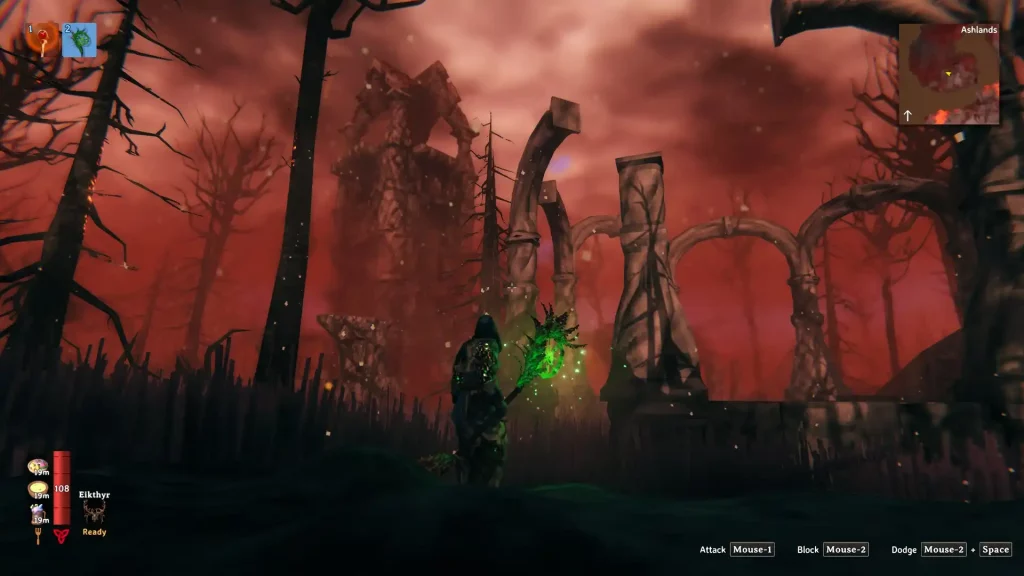This screenshot has height=576, width=1024.
Task: Click the orange fork food indicator
Action: click(x=39, y=536)
